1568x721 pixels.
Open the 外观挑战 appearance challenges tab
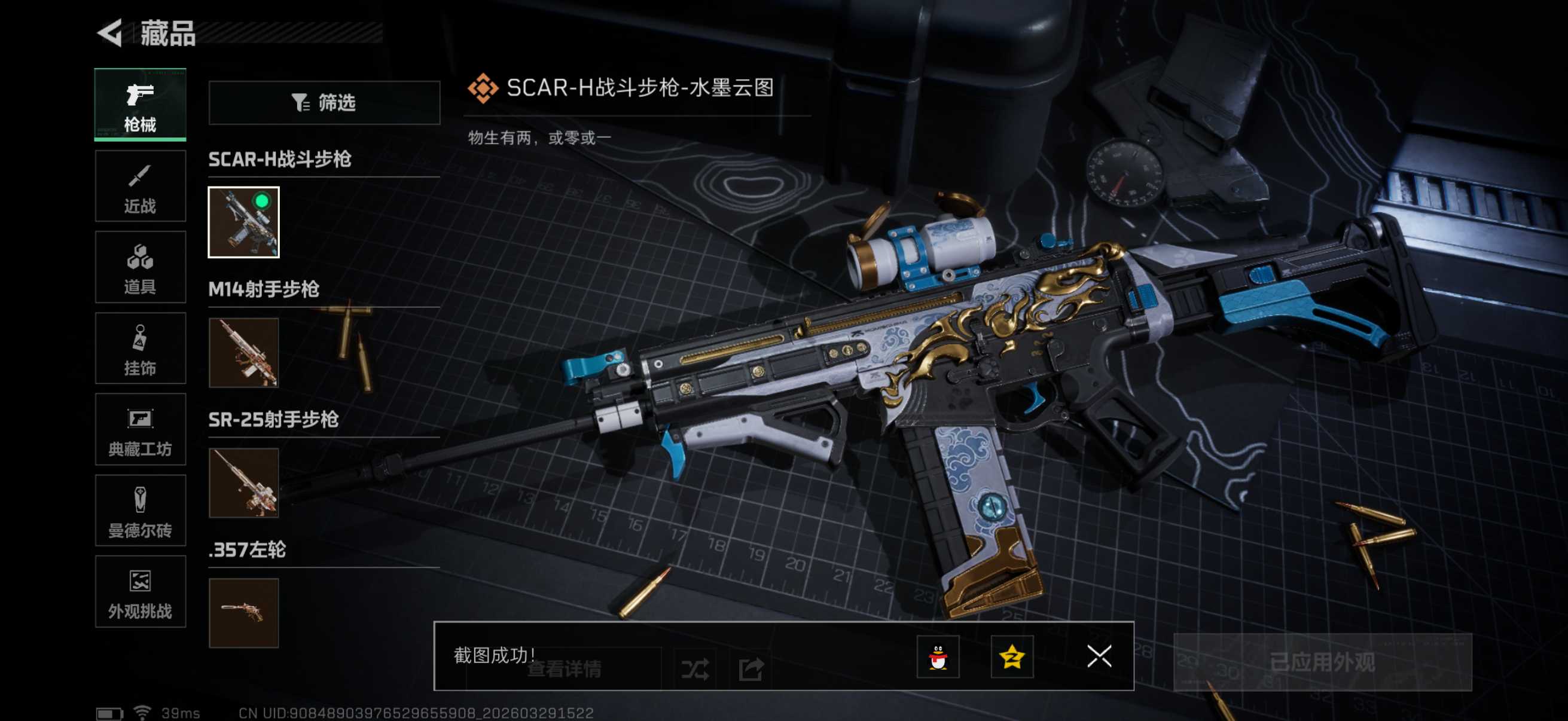(140, 591)
